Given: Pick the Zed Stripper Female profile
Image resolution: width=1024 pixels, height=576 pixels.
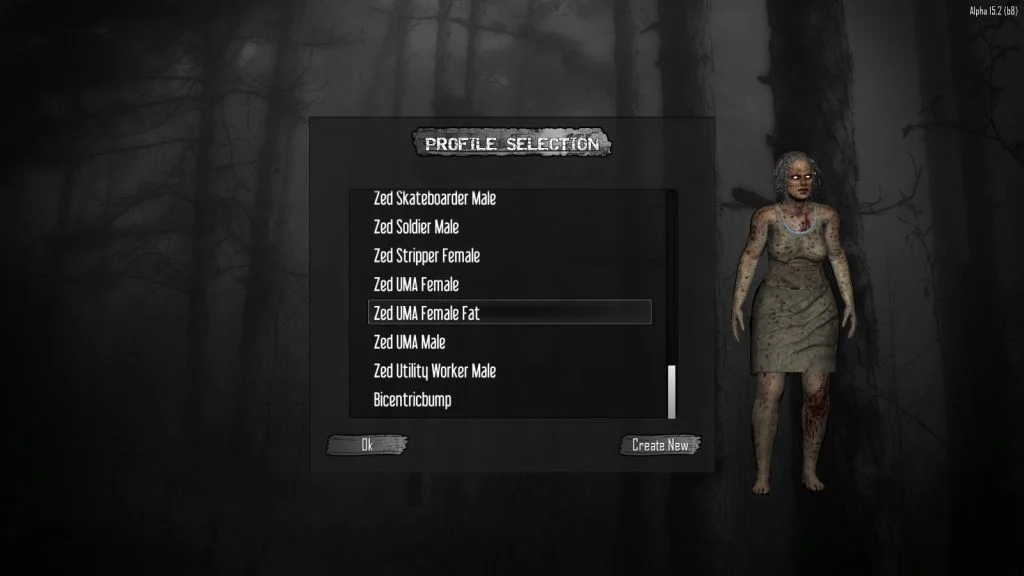Looking at the screenshot, I should point(427,256).
